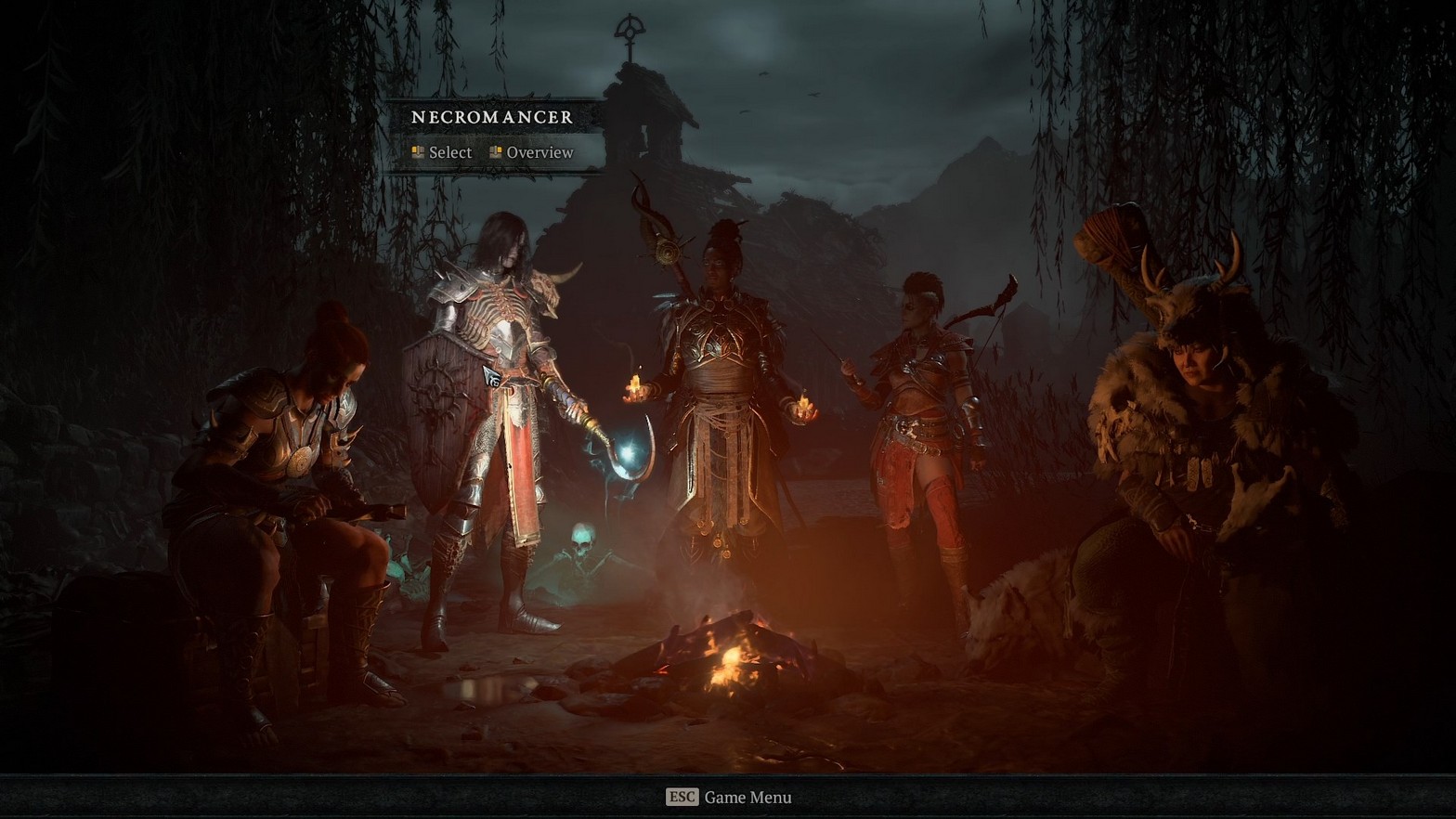Screen dimensions: 1456x819
Task: Click the Necromancer's round shield
Action: pos(436,390)
